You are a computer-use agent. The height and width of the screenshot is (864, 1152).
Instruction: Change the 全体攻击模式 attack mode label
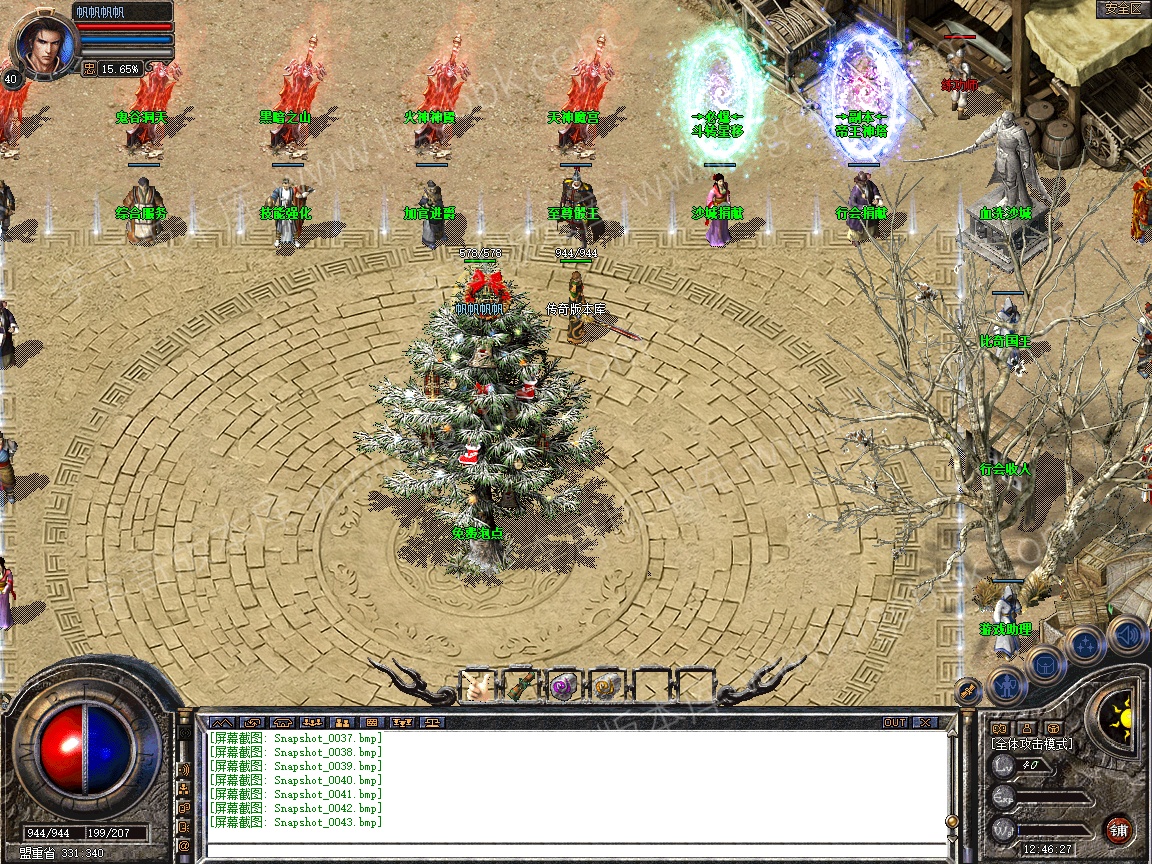click(1031, 744)
